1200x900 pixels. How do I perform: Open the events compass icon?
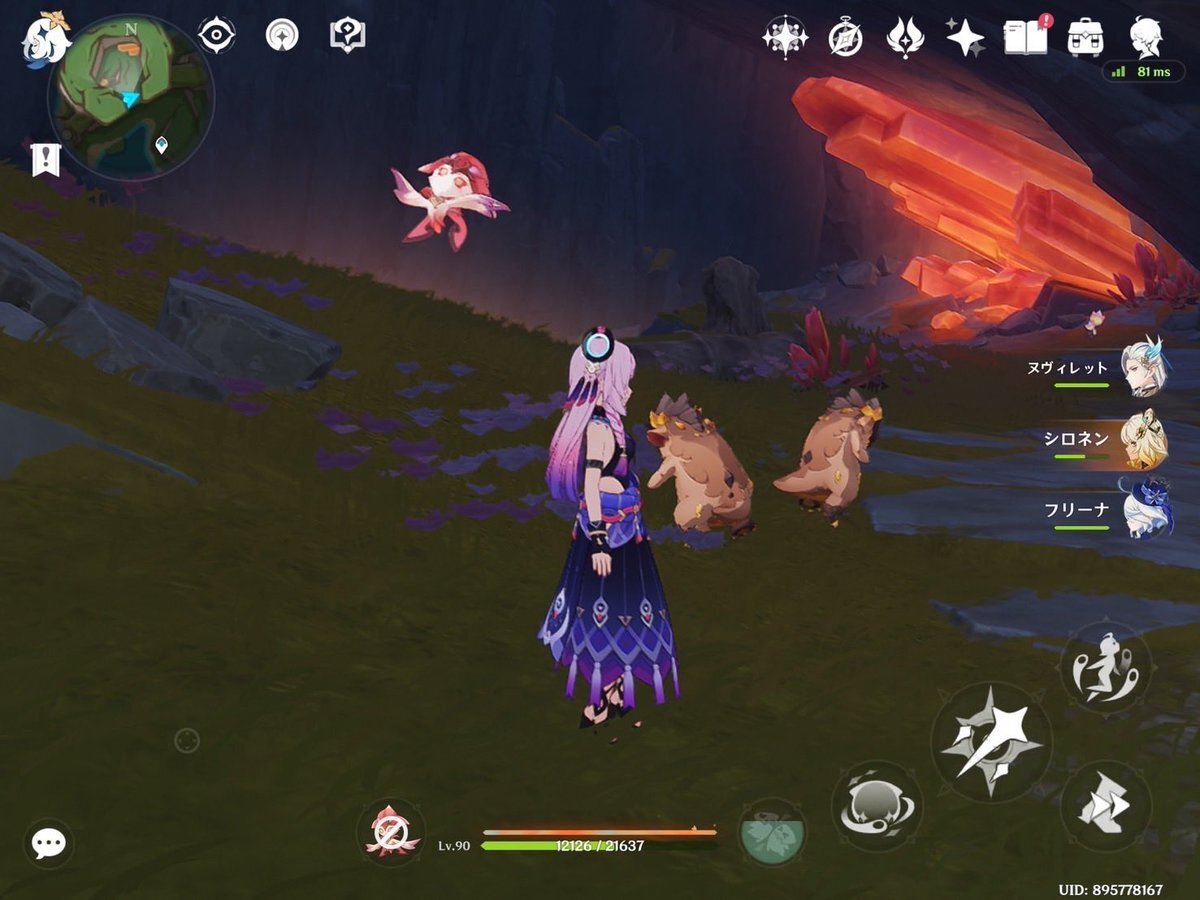click(845, 38)
